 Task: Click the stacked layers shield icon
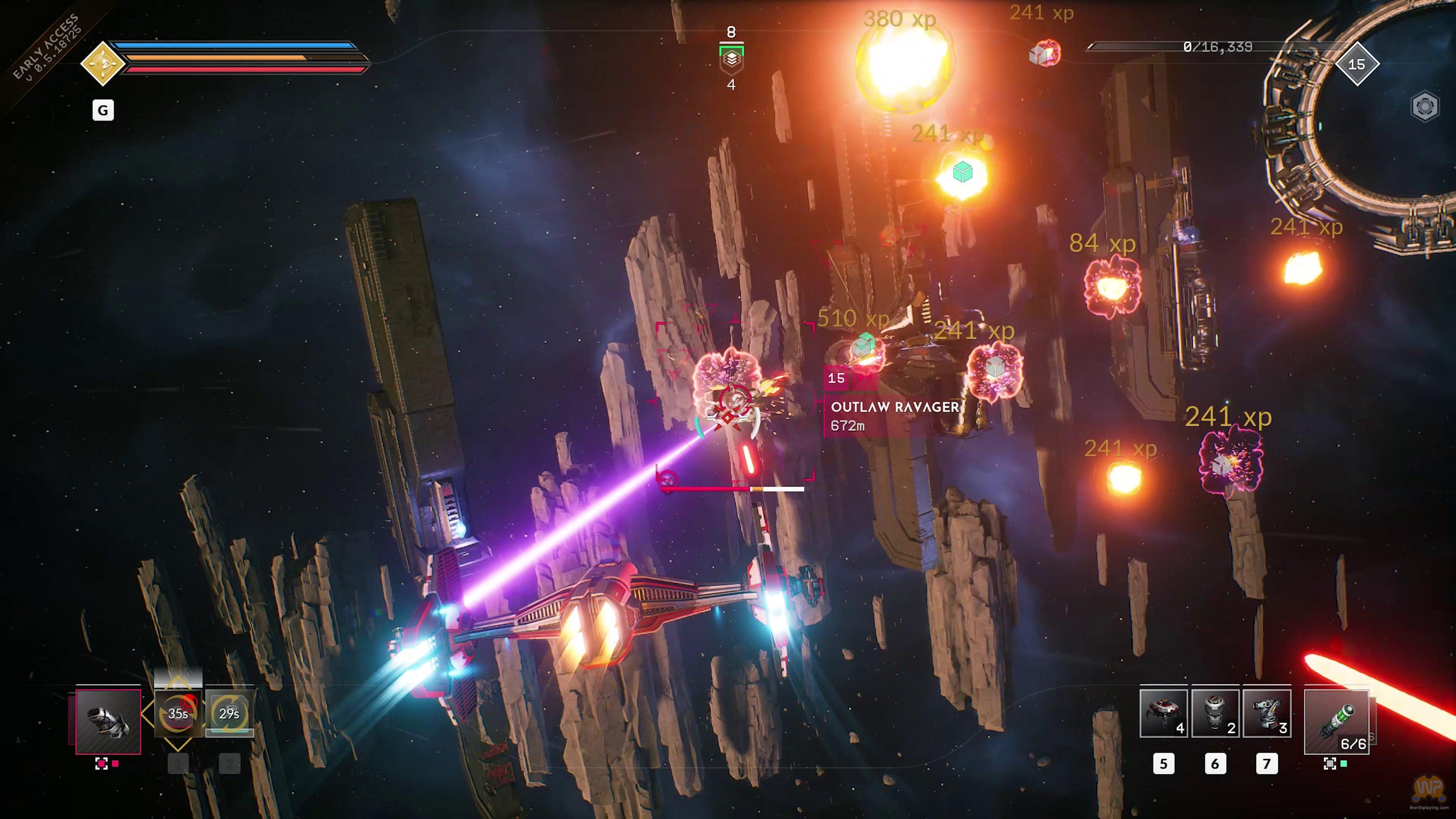tap(731, 59)
